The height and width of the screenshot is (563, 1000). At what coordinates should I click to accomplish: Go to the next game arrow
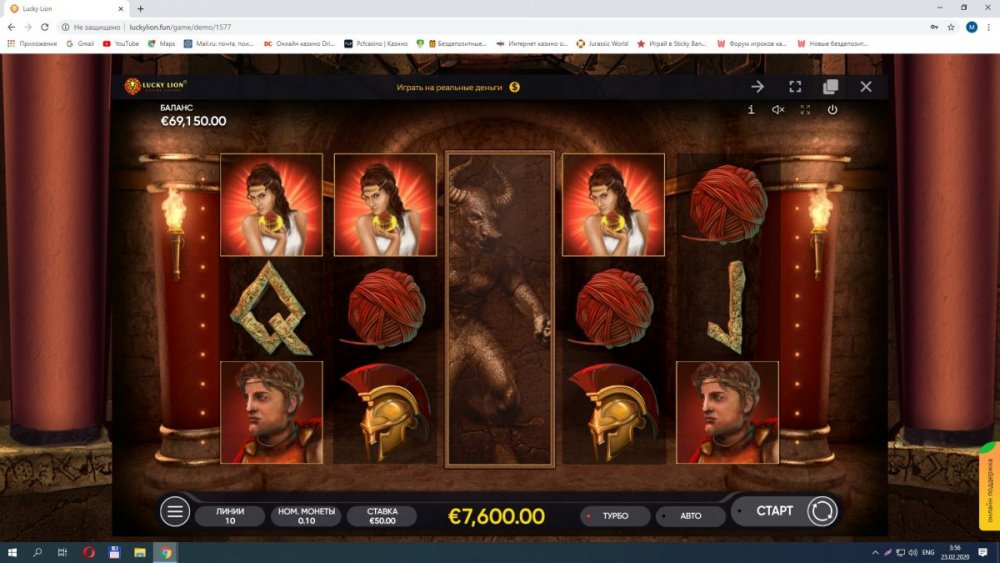coord(758,87)
